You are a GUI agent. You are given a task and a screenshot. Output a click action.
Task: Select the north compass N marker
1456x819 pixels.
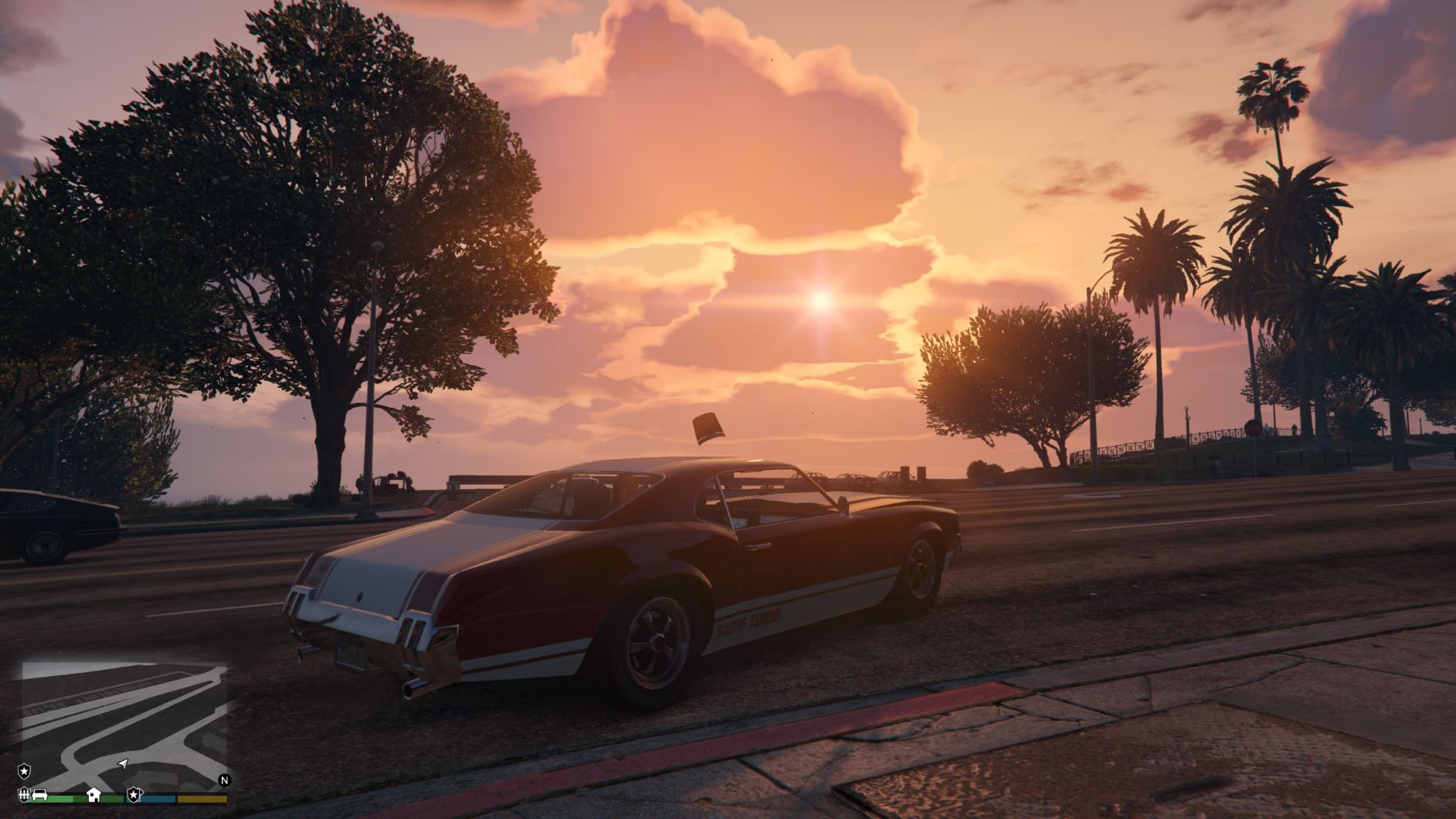coord(225,780)
